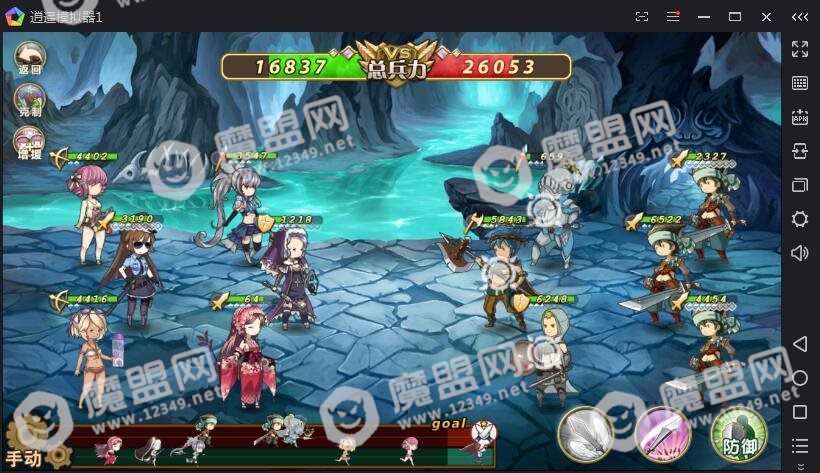Activate the white feather wing skill
820x473 pixels.
tap(585, 434)
